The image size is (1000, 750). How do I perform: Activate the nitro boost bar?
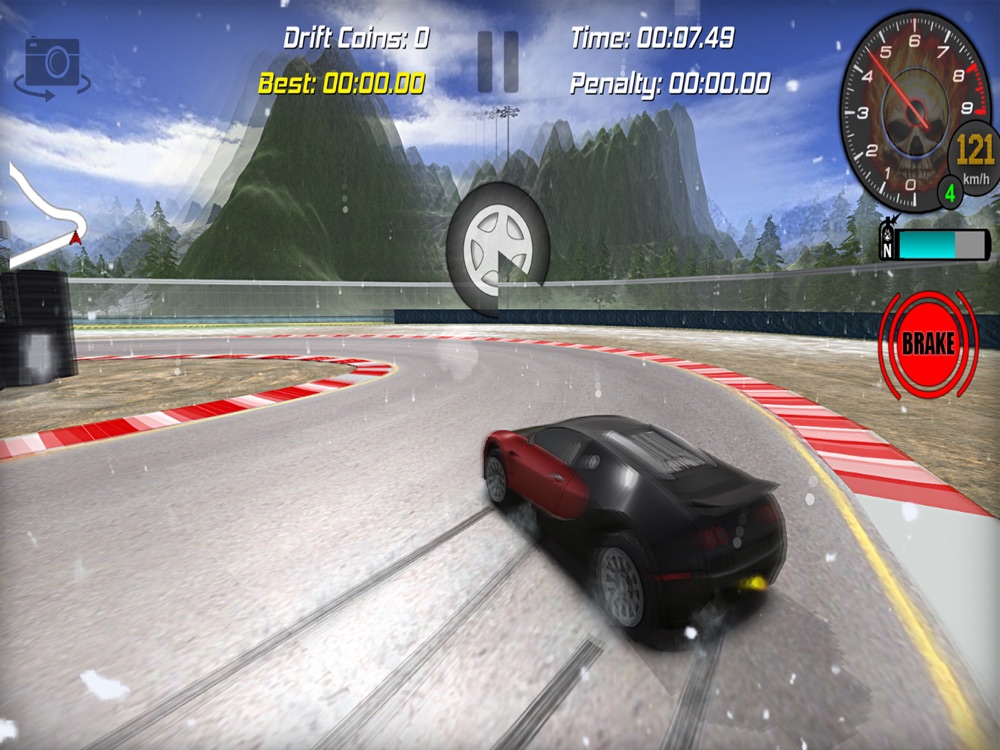940,244
